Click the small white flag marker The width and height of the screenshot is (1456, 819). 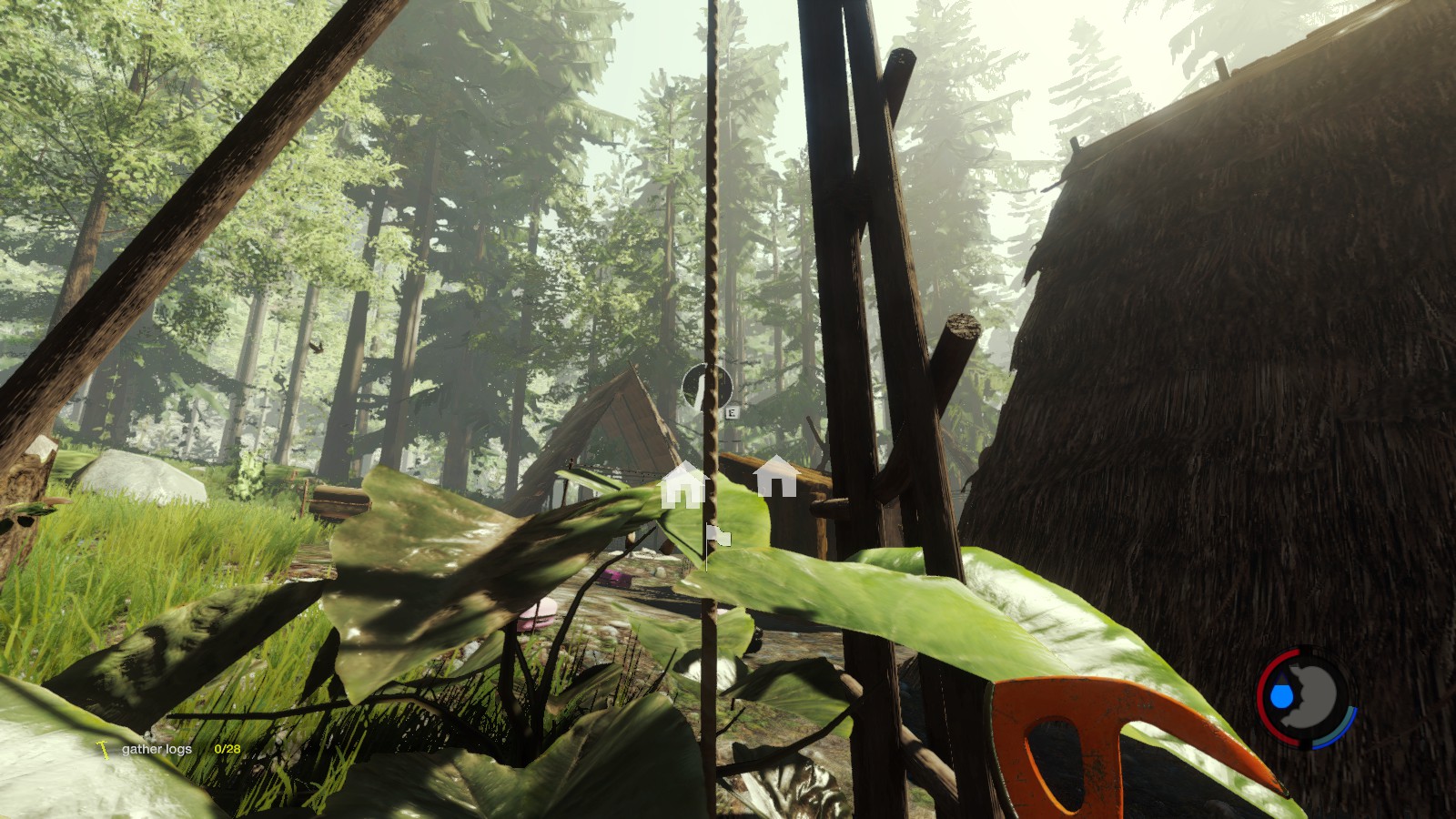[x=719, y=537]
